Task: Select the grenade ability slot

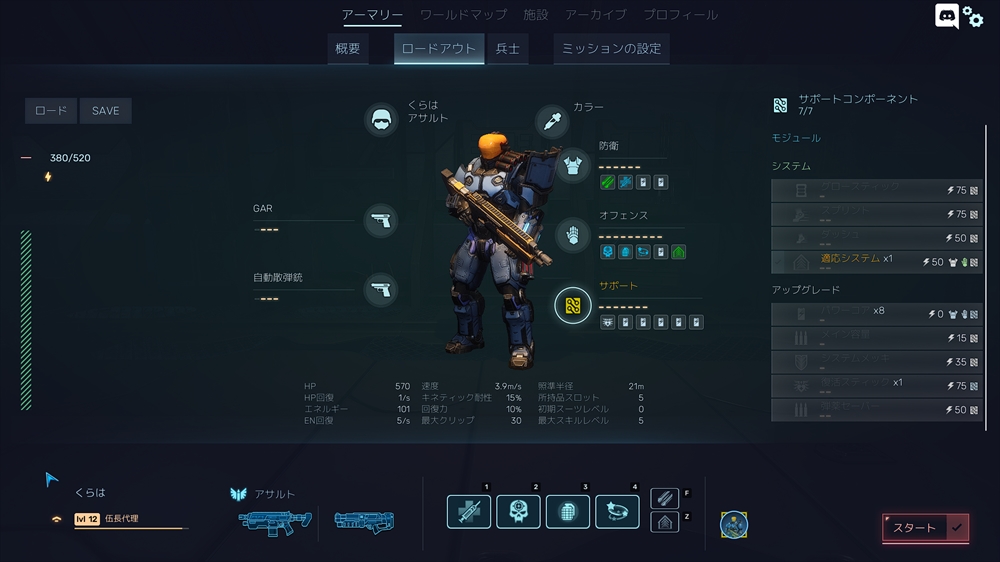Action: [x=568, y=512]
